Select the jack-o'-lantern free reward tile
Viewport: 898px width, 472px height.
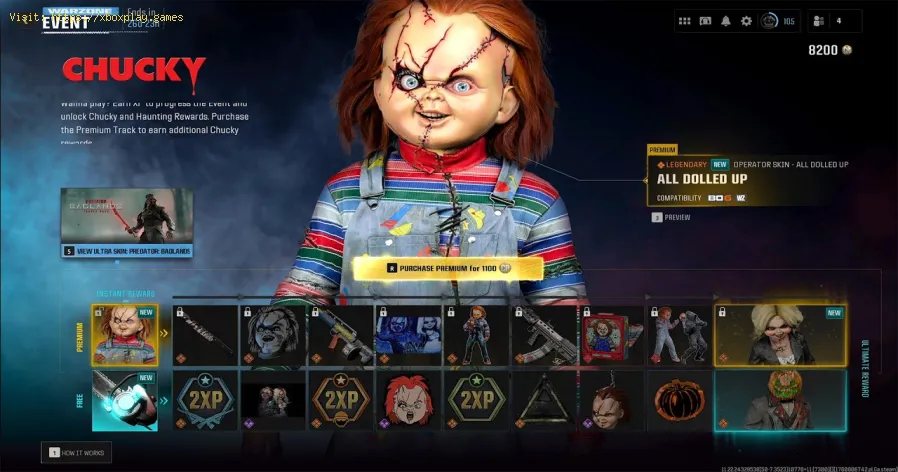coord(680,400)
